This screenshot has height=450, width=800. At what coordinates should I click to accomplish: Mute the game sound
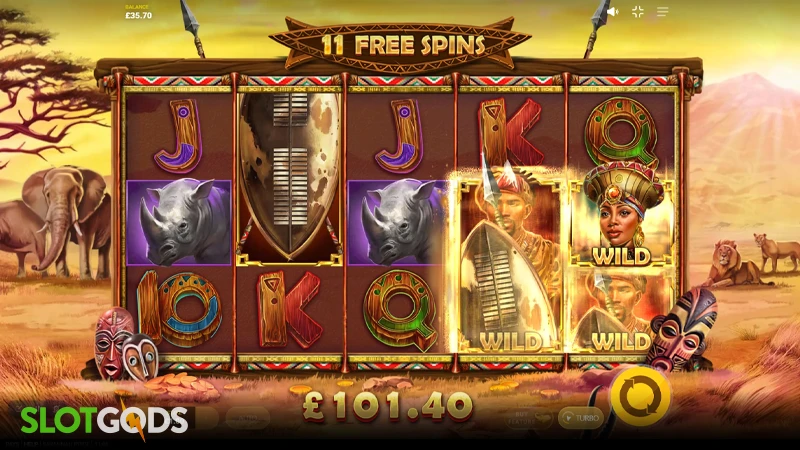(613, 12)
